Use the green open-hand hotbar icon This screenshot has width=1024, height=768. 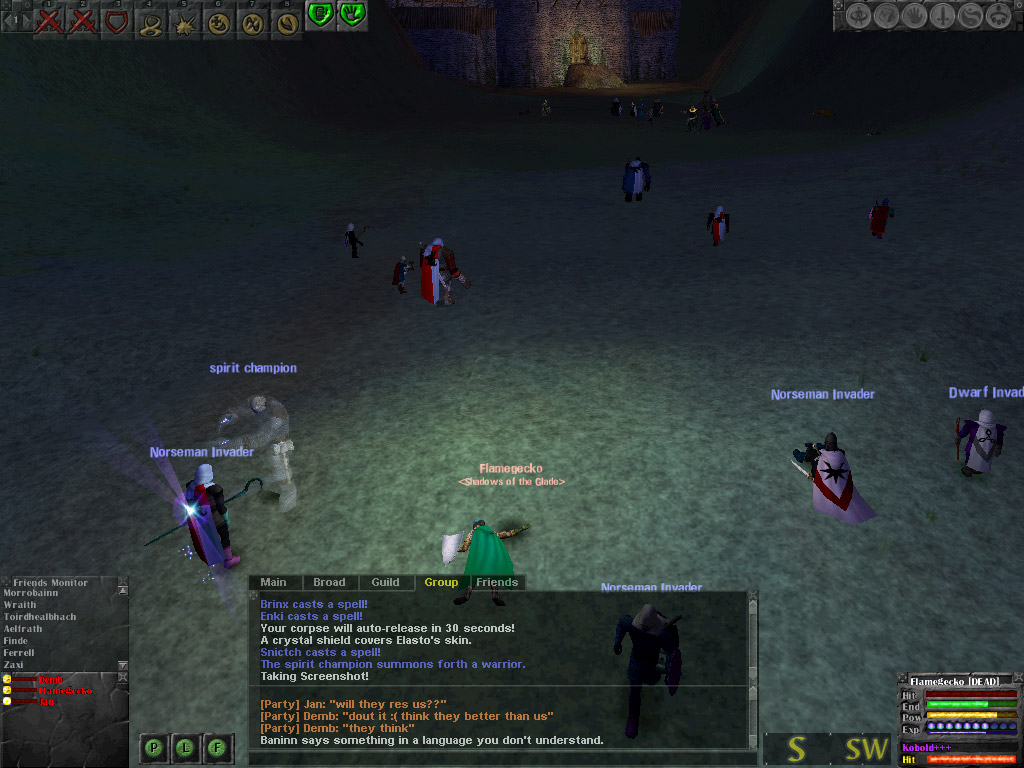(351, 15)
